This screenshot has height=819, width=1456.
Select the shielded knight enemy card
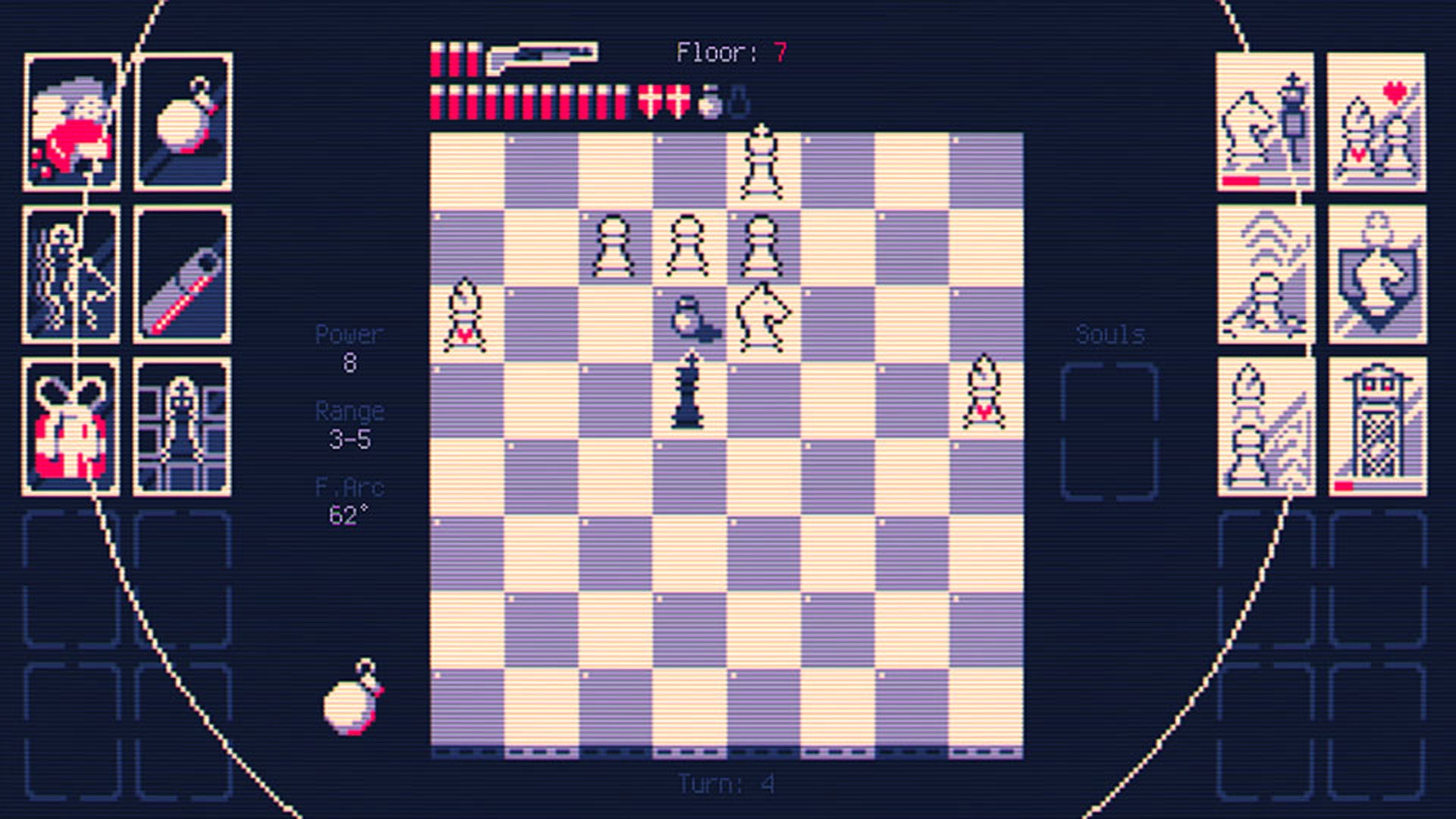click(1376, 273)
